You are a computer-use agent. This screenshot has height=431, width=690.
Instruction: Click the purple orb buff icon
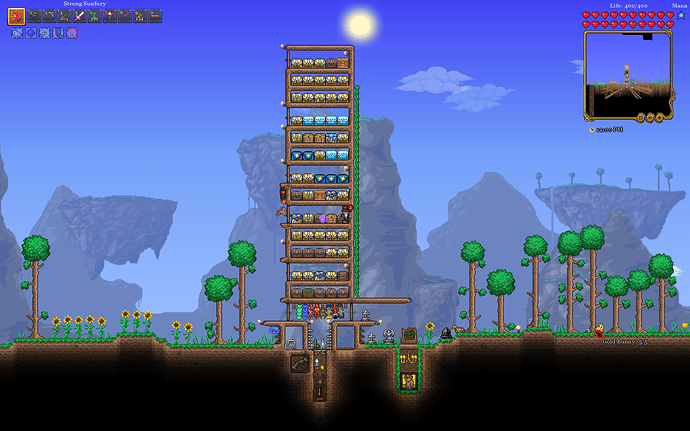click(31, 33)
